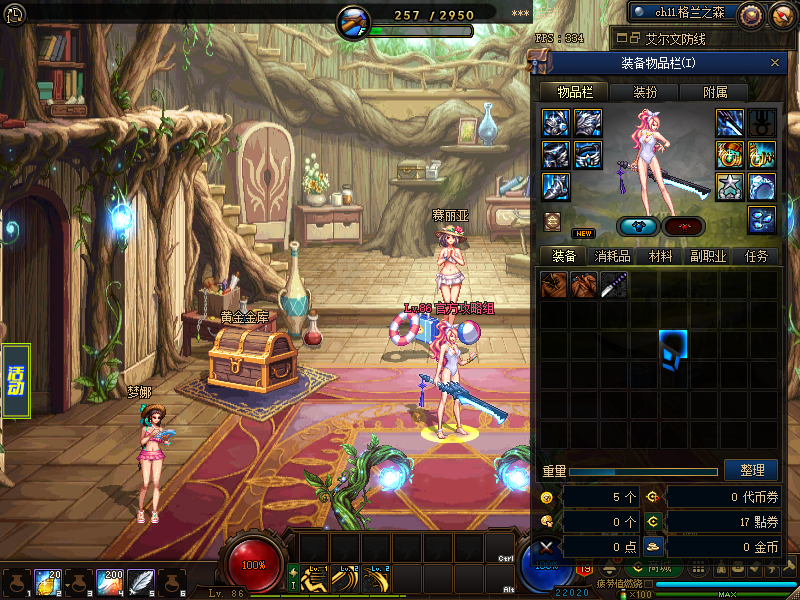The image size is (800, 600).
Task: Open the 副职业 category tab
Action: coord(707,256)
